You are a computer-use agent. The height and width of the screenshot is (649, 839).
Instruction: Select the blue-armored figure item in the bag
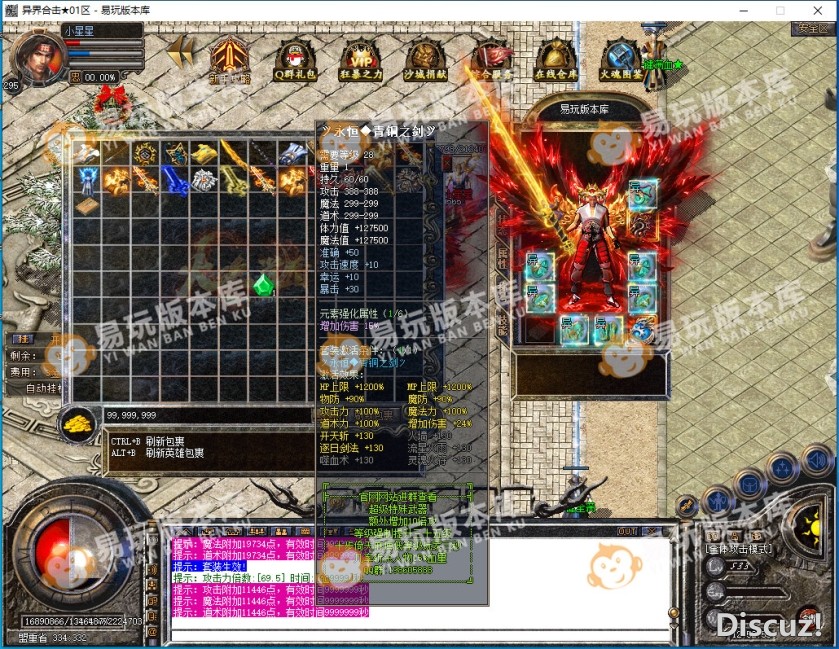click(89, 180)
